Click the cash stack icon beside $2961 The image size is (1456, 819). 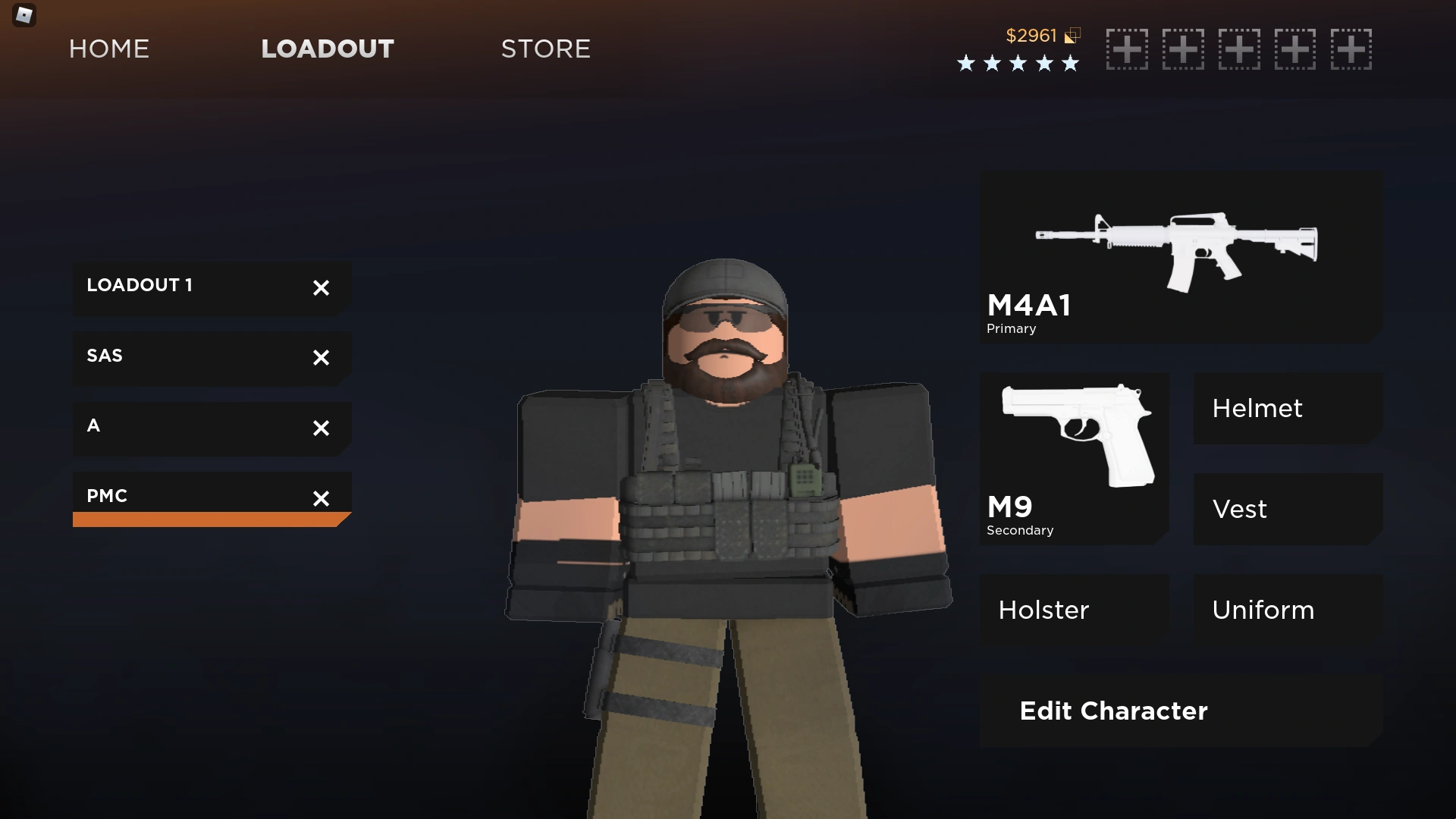(x=1072, y=35)
